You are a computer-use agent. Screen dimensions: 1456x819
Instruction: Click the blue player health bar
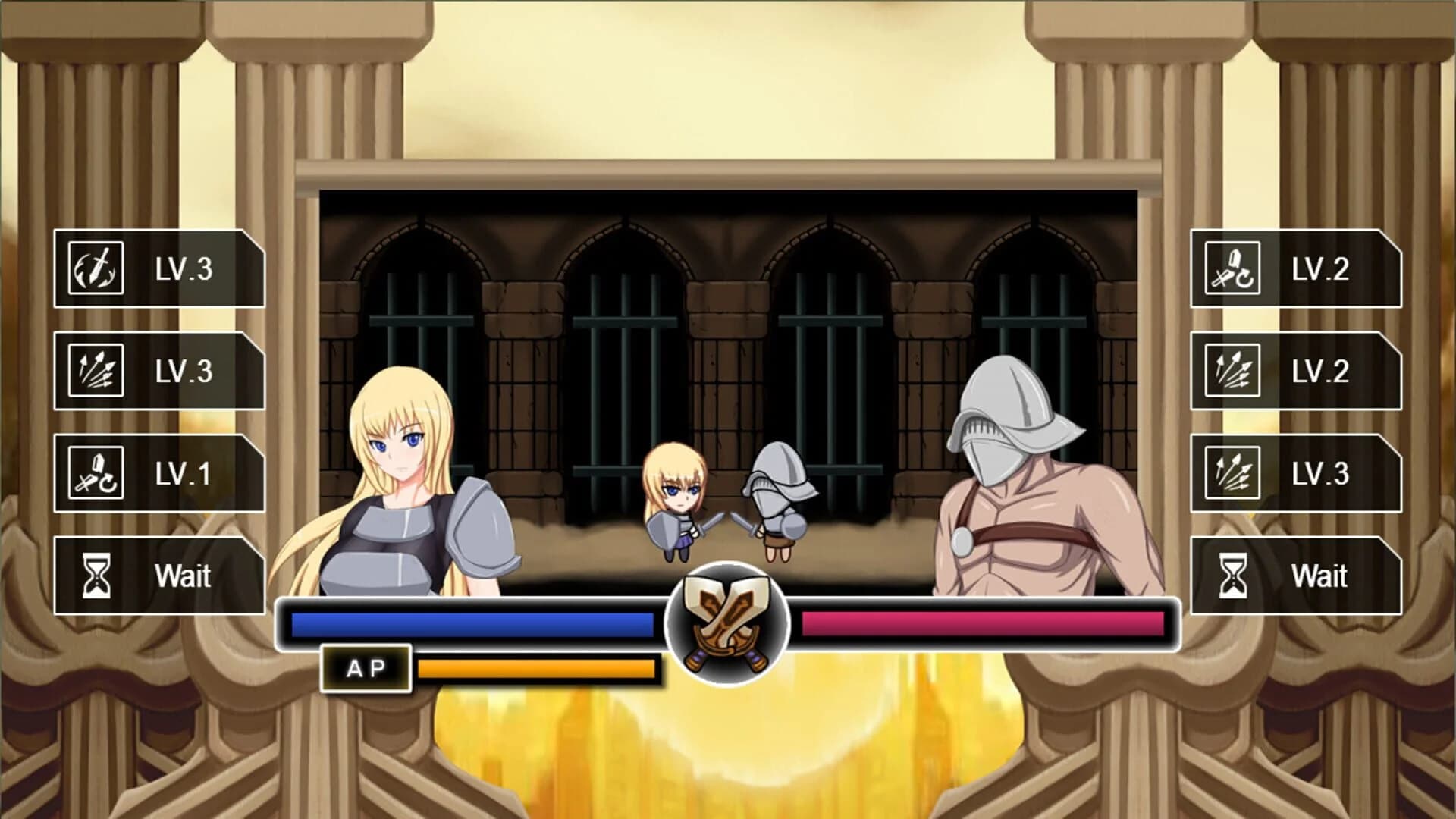470,625
